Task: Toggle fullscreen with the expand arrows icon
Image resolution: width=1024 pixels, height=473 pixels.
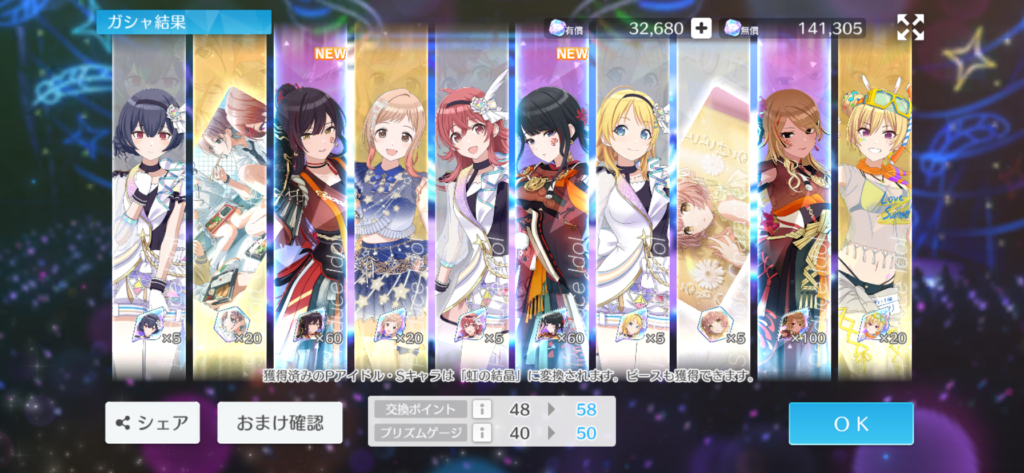Action: pyautogui.click(x=910, y=28)
